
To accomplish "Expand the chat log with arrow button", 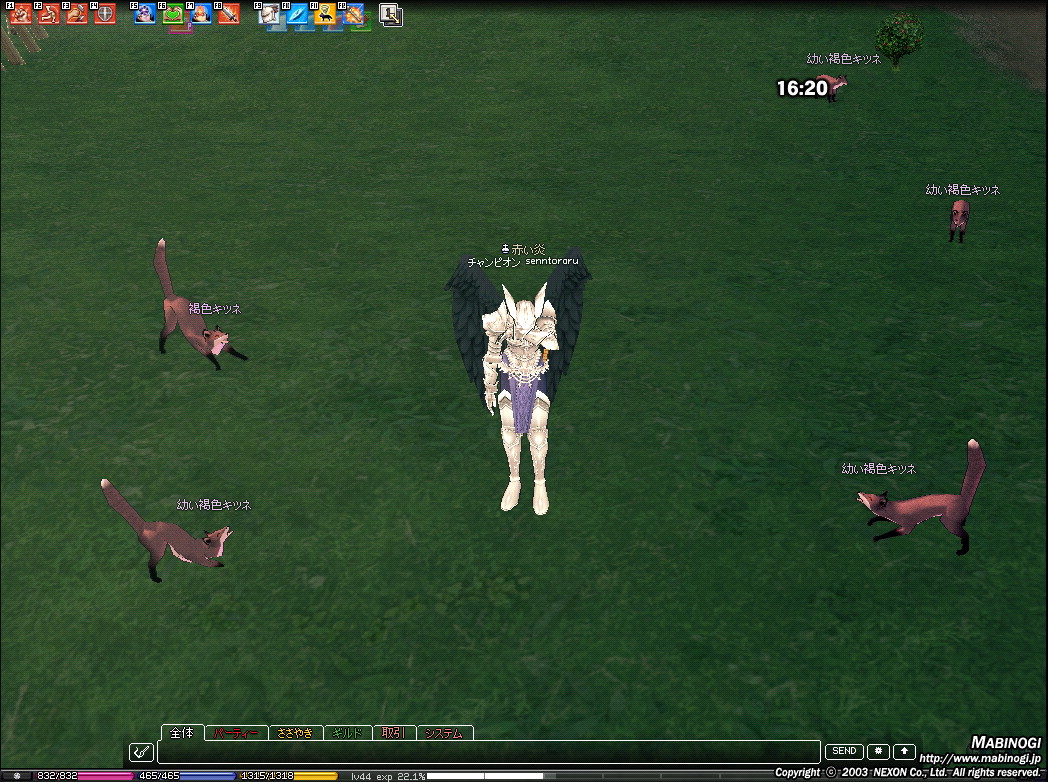I will 904,751.
